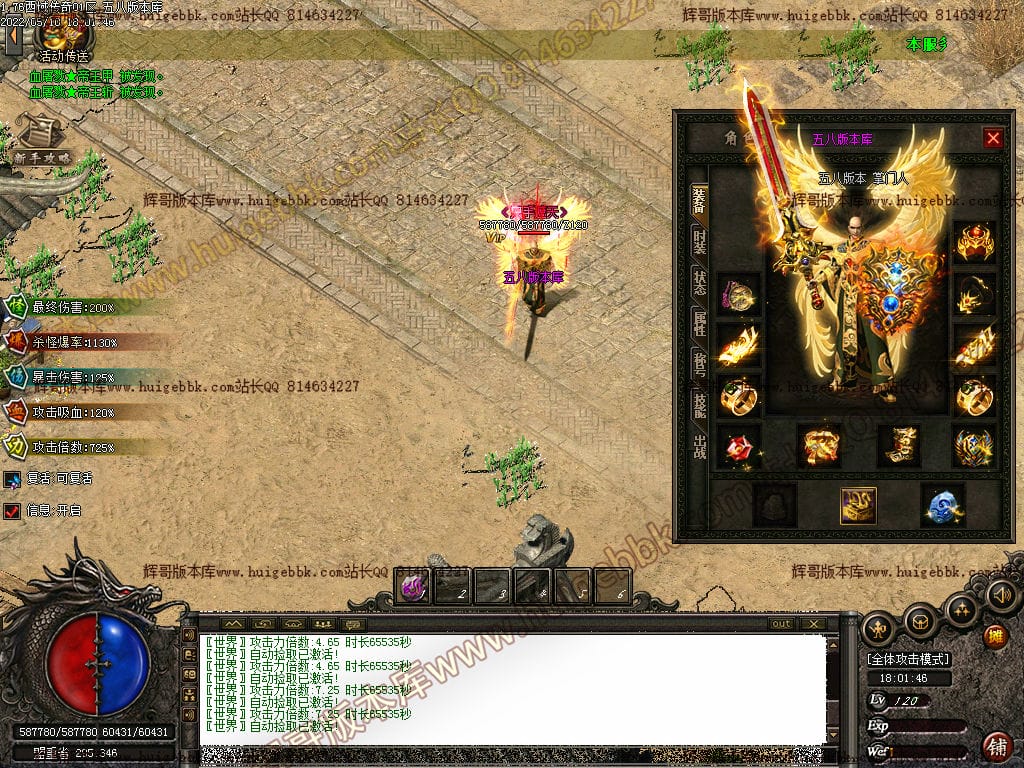Click the chat window 'out' button
The width and height of the screenshot is (1024, 768).
(x=781, y=624)
